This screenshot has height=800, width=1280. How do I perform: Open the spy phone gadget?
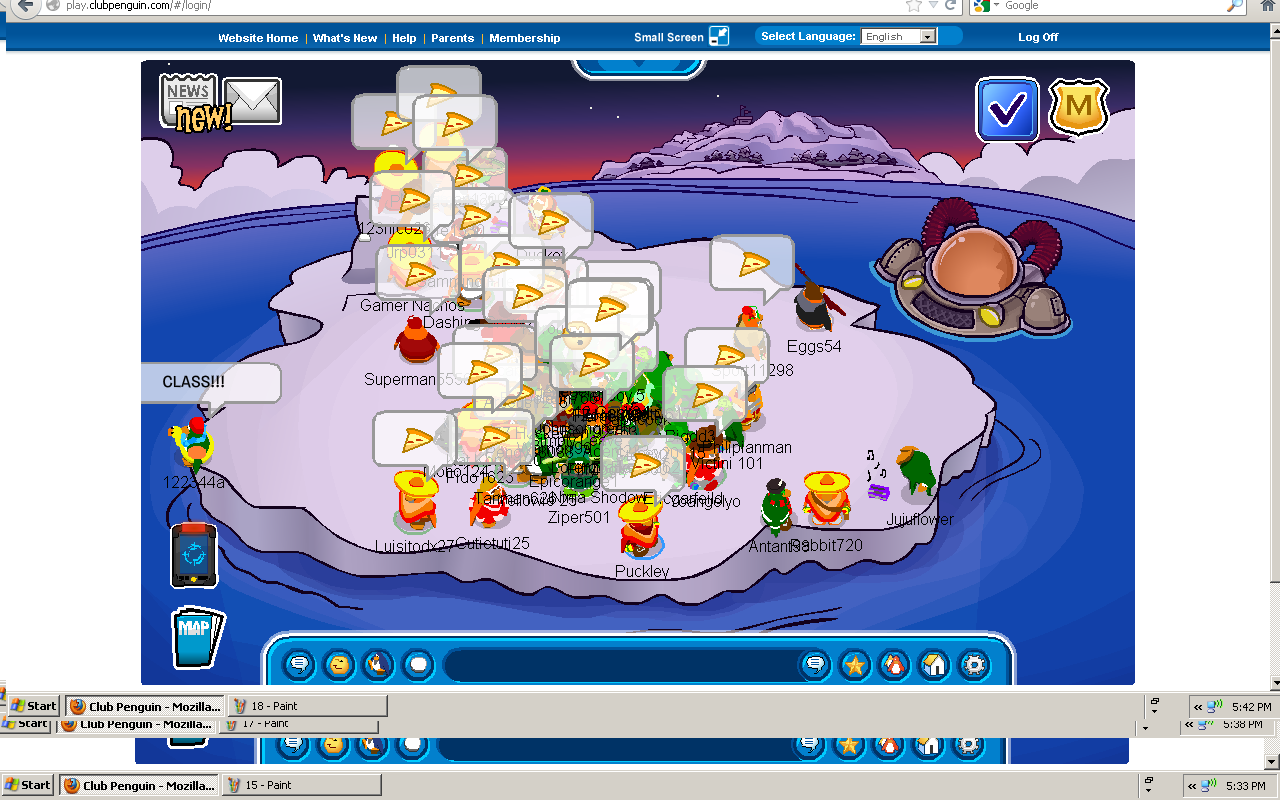pos(194,554)
